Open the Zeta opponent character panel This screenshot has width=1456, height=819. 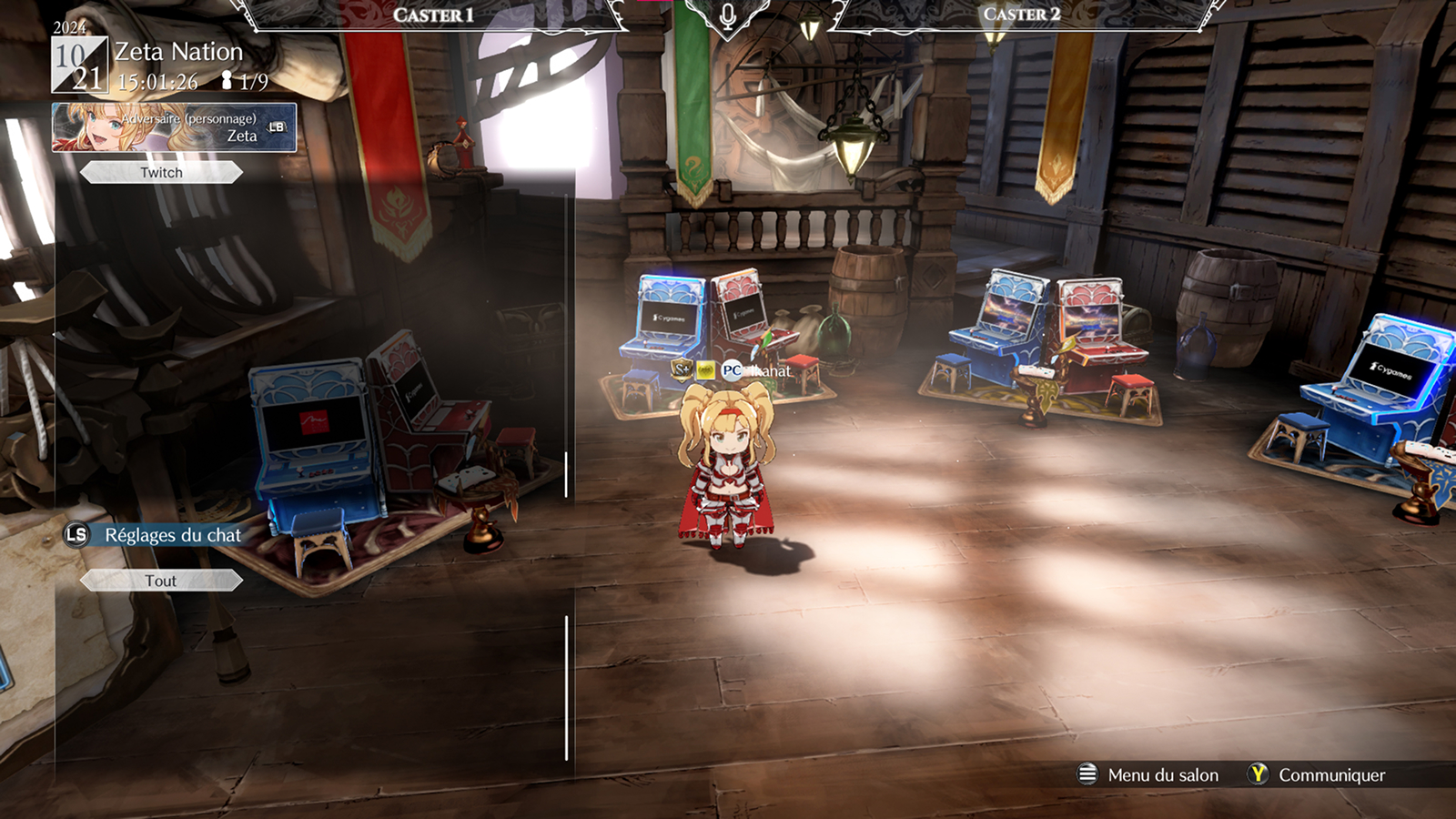click(x=174, y=127)
